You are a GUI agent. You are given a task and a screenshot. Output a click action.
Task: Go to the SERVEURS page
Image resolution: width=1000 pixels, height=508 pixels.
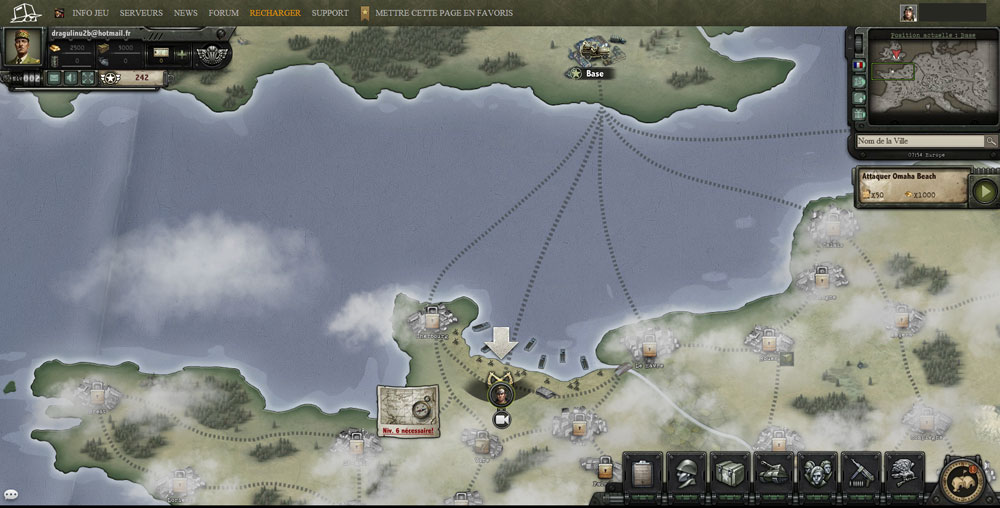click(141, 13)
